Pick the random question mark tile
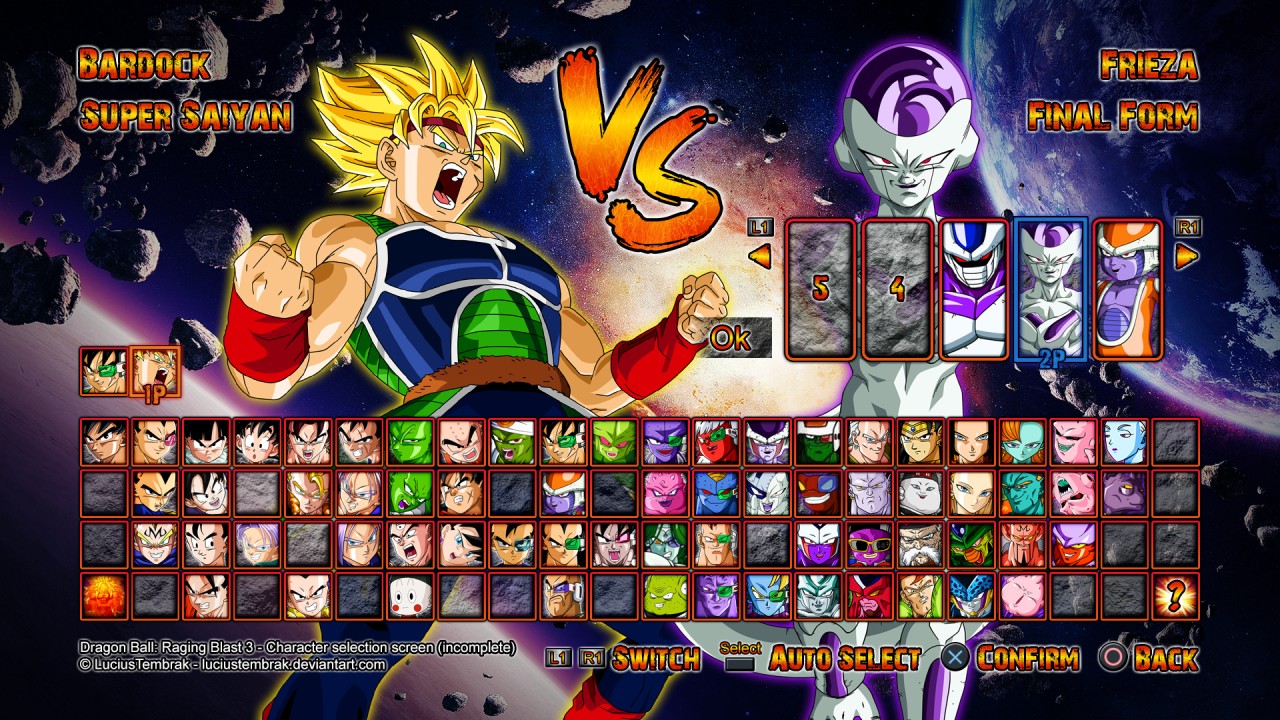The width and height of the screenshot is (1280, 720). pyautogui.click(x=1175, y=596)
